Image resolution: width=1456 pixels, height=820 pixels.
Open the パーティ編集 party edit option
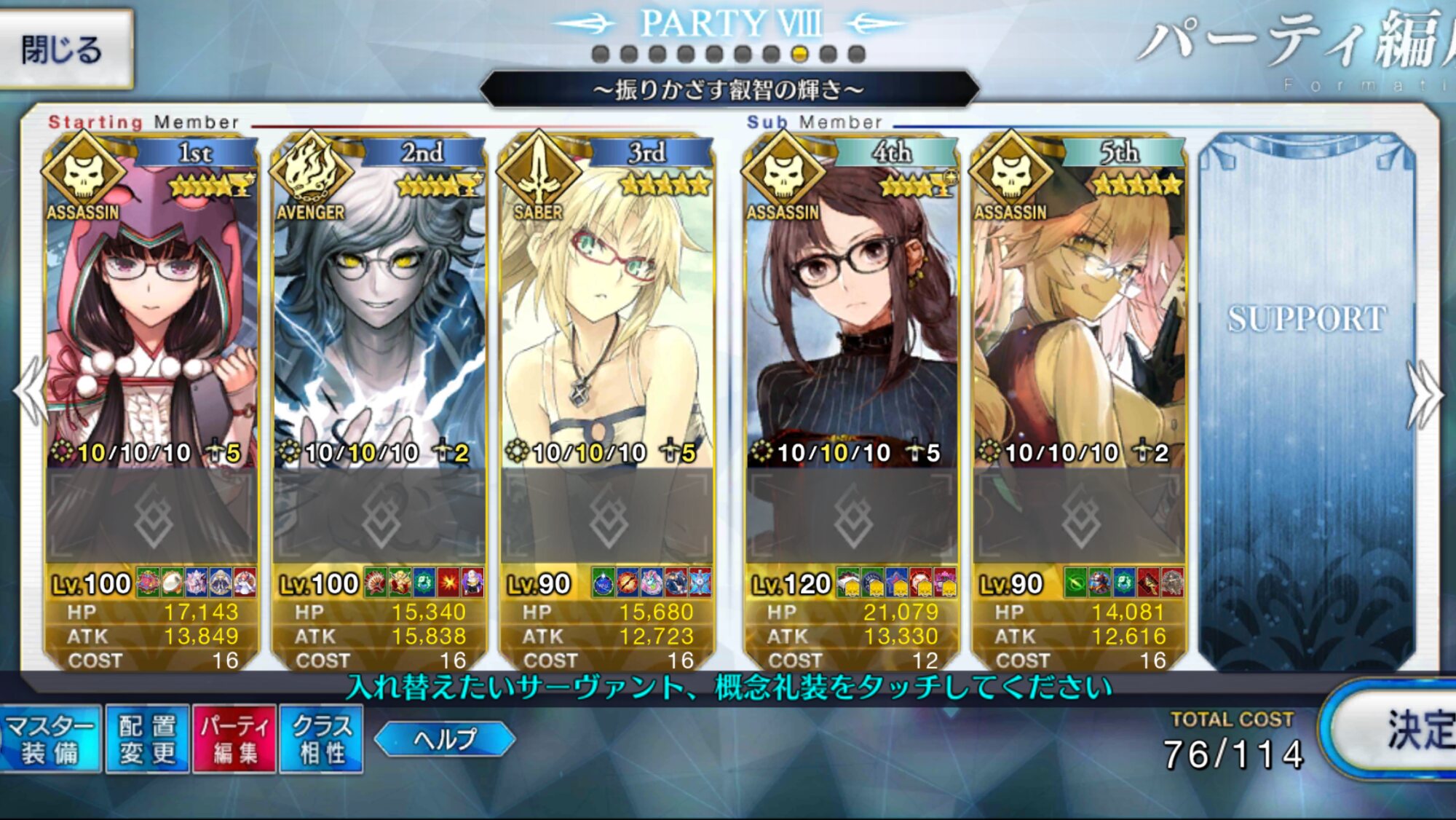tap(234, 739)
